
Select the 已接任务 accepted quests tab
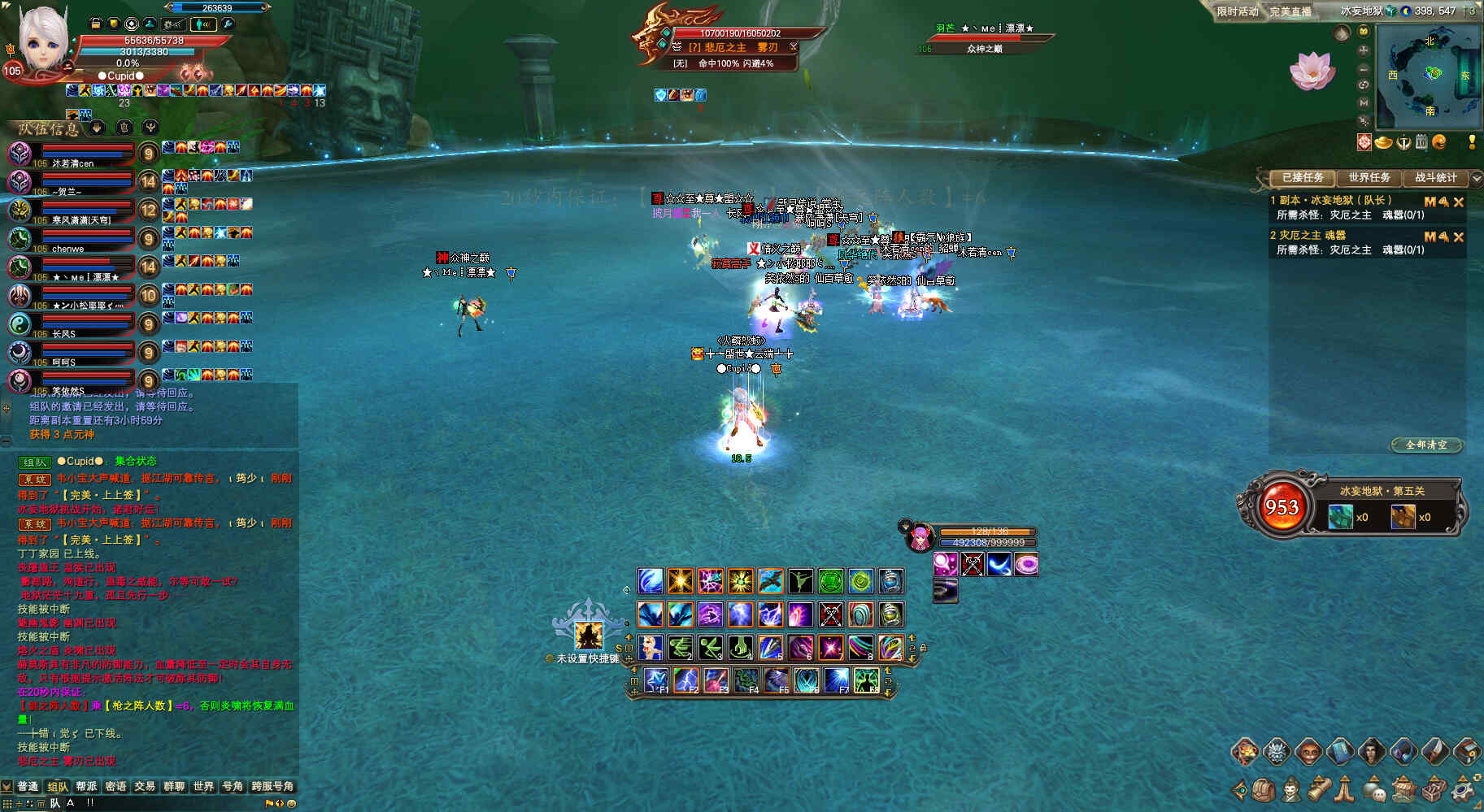(x=1303, y=177)
